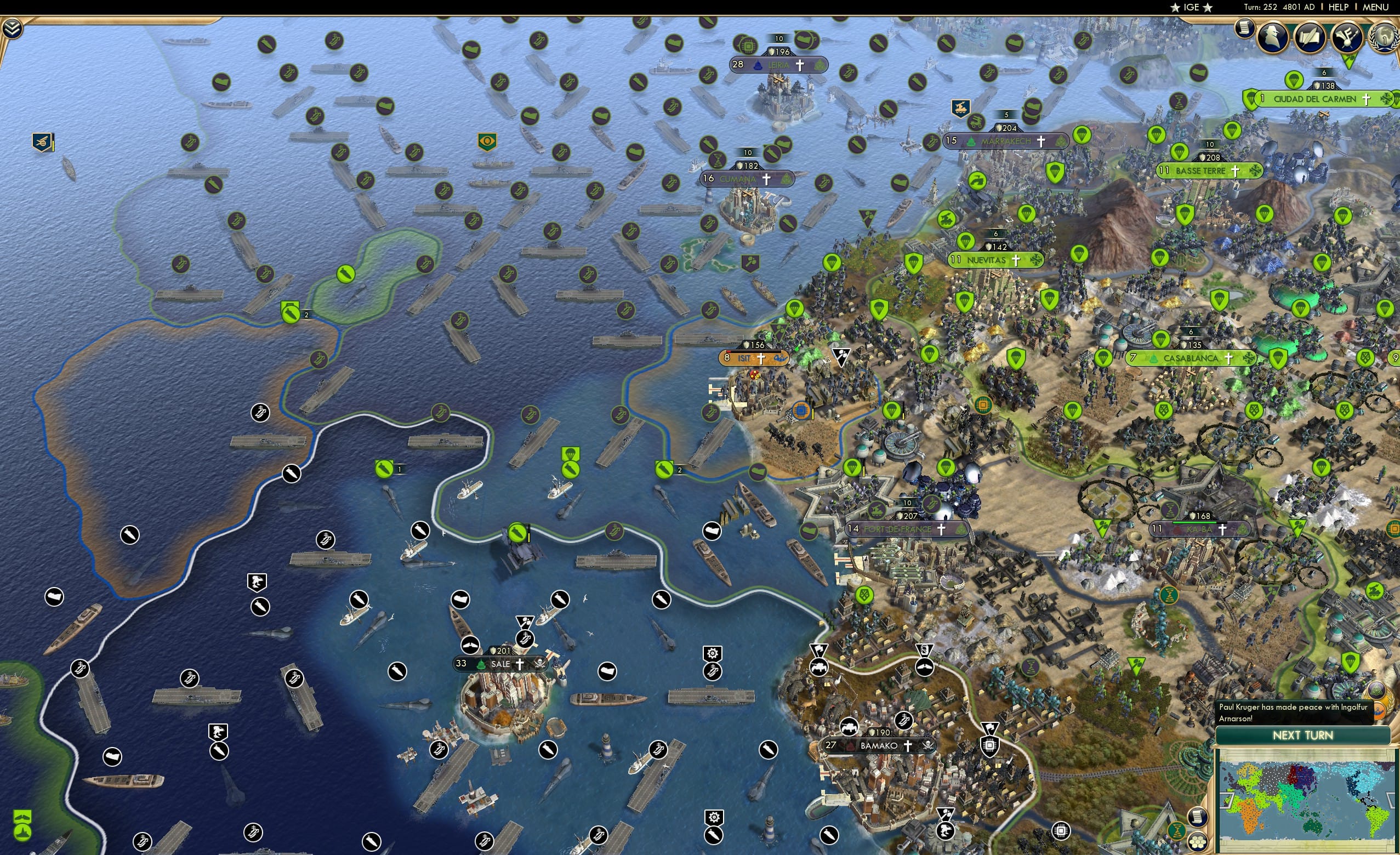This screenshot has height=855, width=1400.
Task: Open the Social Policies screen
Action: [x=1311, y=38]
